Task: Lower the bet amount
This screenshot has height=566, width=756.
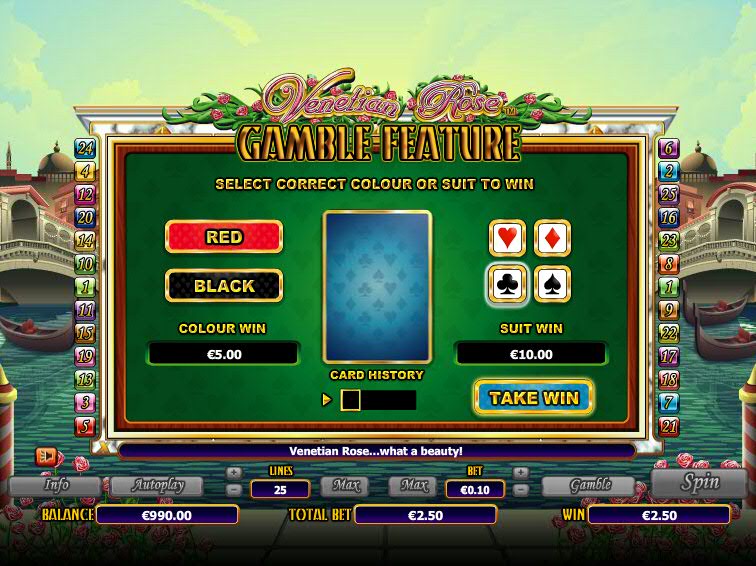Action: point(520,490)
